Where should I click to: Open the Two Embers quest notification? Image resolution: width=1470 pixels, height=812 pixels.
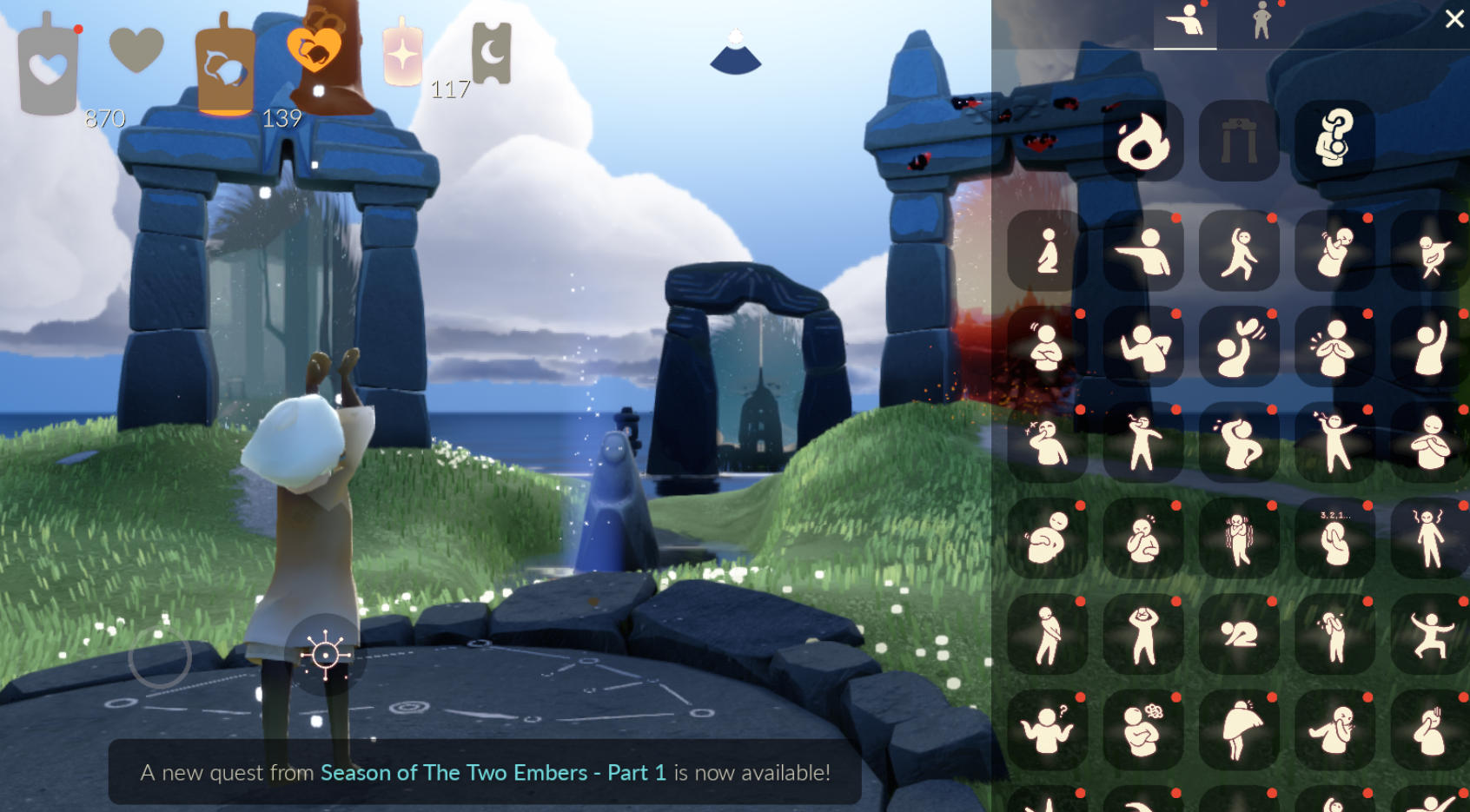(485, 772)
